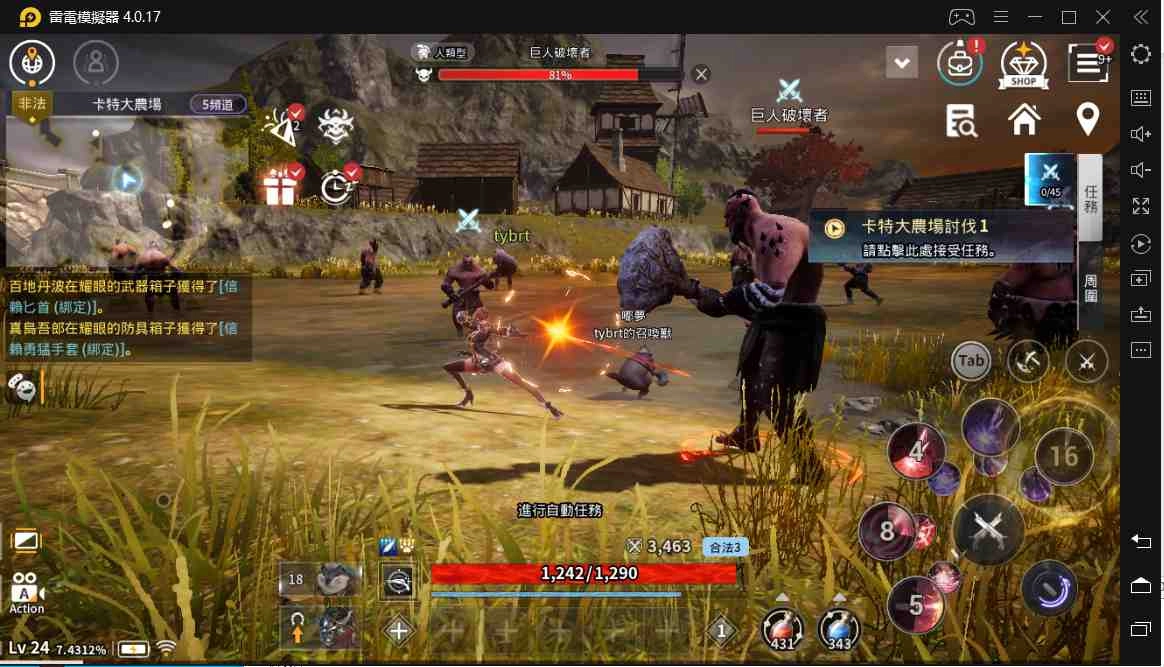Trigger the crossed swords basic attack
Screen dimensions: 1164x667
click(988, 529)
